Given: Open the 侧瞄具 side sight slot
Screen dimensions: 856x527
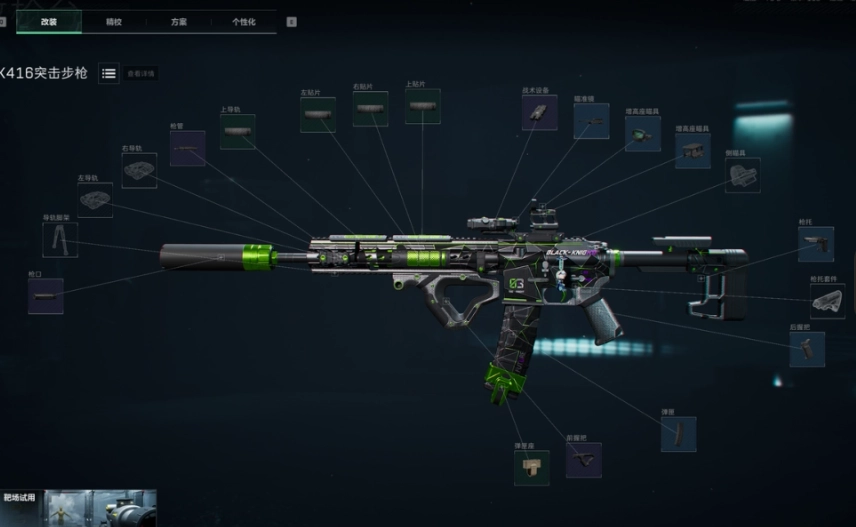Looking at the screenshot, I should (743, 175).
